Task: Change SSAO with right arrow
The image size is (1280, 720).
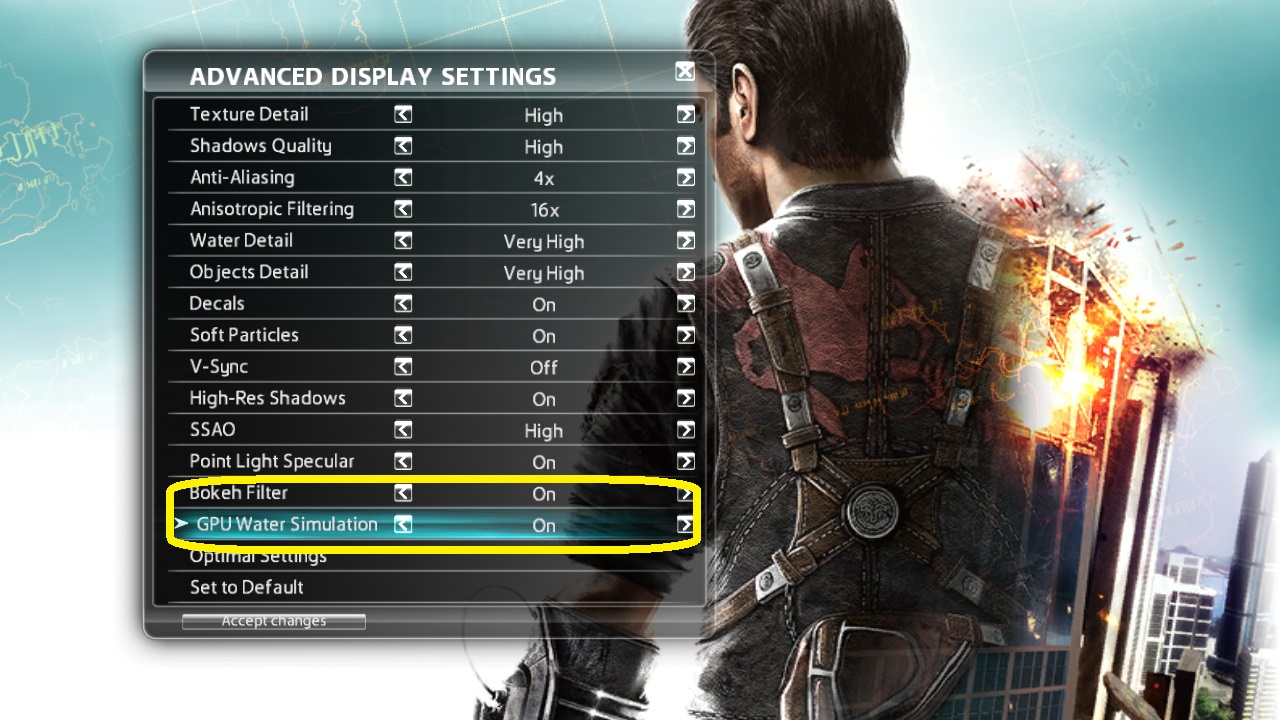Action: click(x=685, y=430)
